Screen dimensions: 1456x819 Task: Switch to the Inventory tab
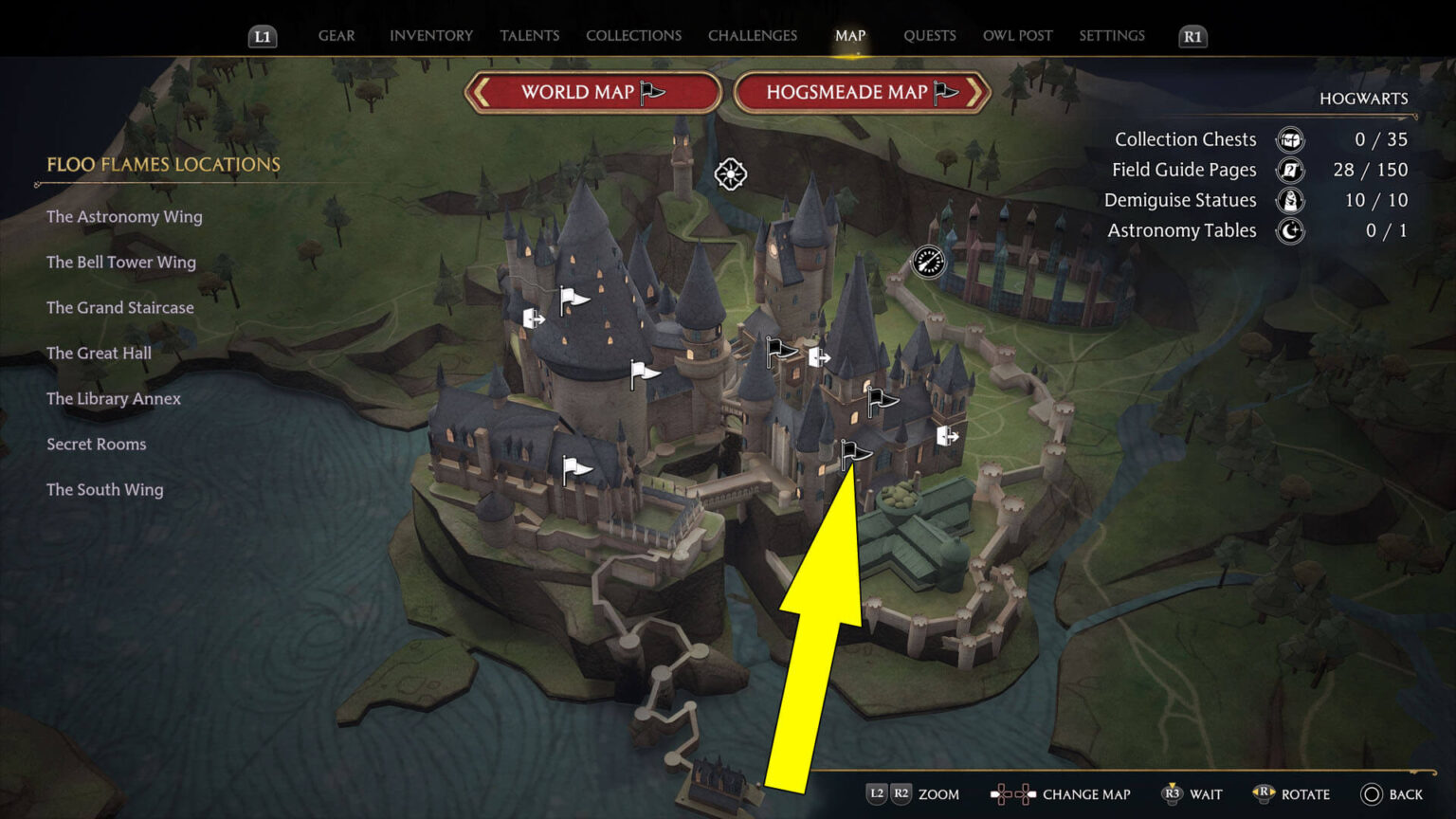pyautogui.click(x=430, y=35)
